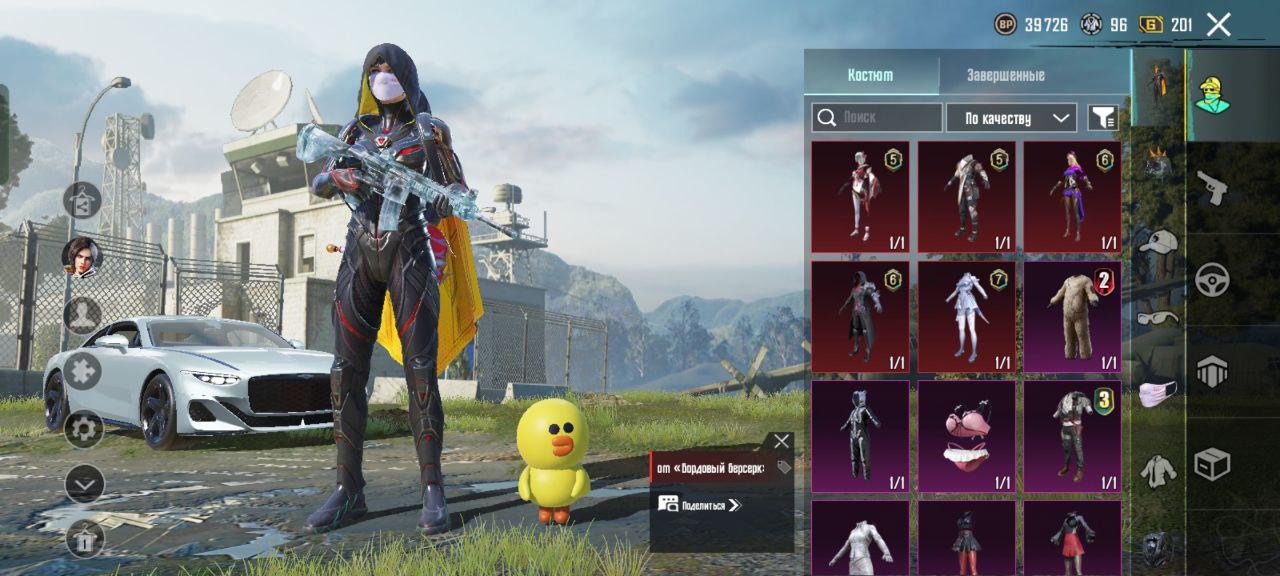Viewport: 1280px width, 576px height.
Task: Select the pink bikini outfit
Action: [967, 436]
